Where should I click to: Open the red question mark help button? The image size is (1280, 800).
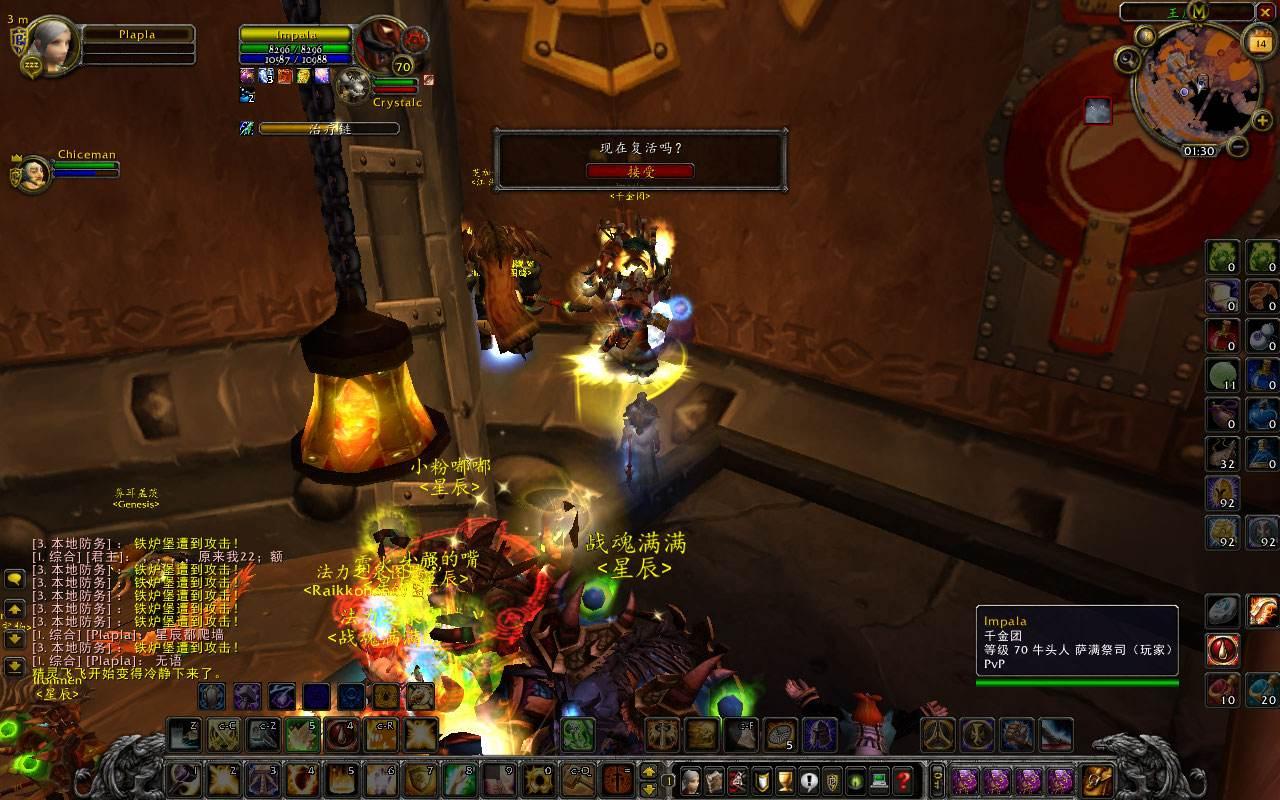[903, 779]
